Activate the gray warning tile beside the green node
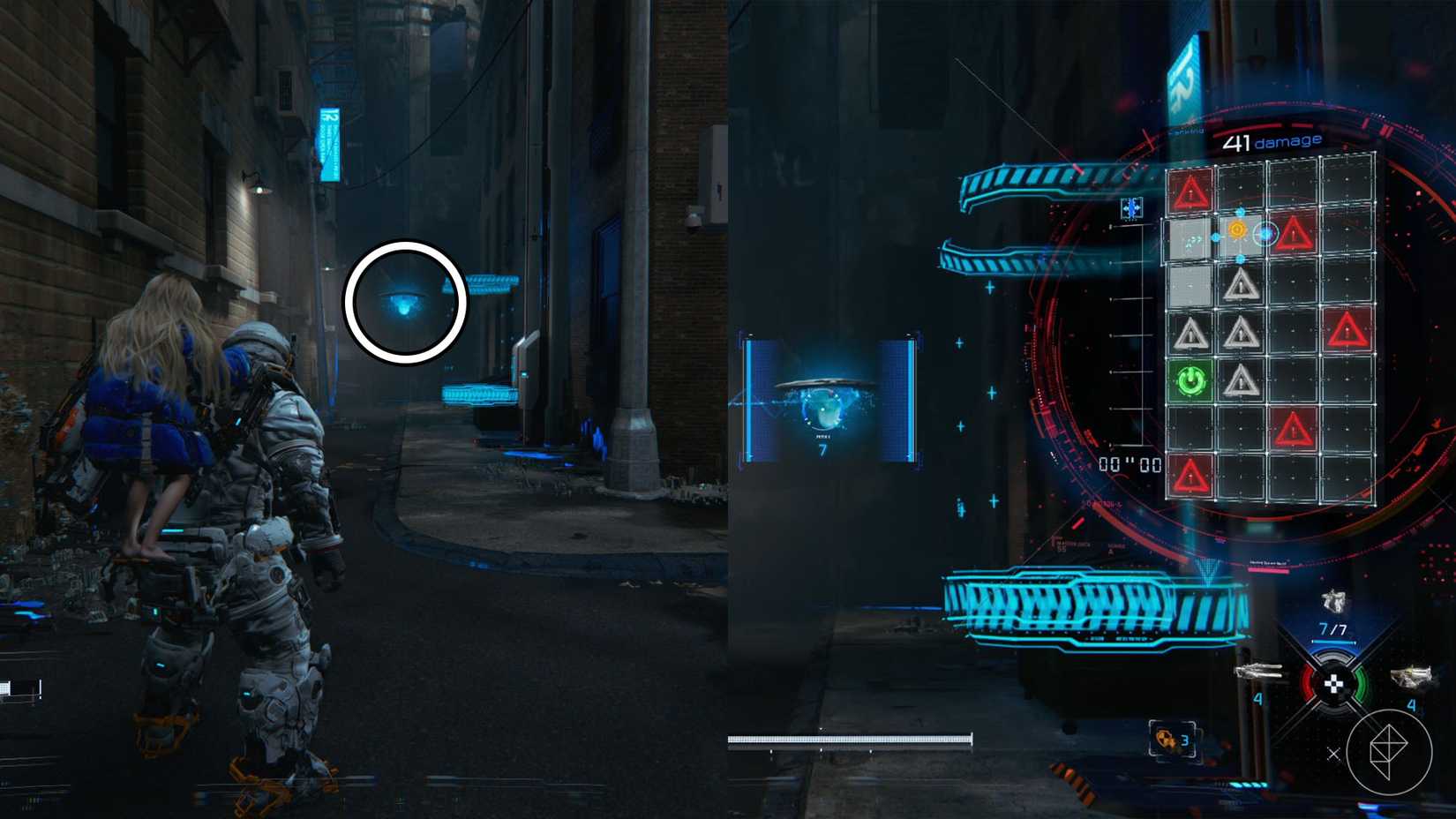 (1241, 379)
